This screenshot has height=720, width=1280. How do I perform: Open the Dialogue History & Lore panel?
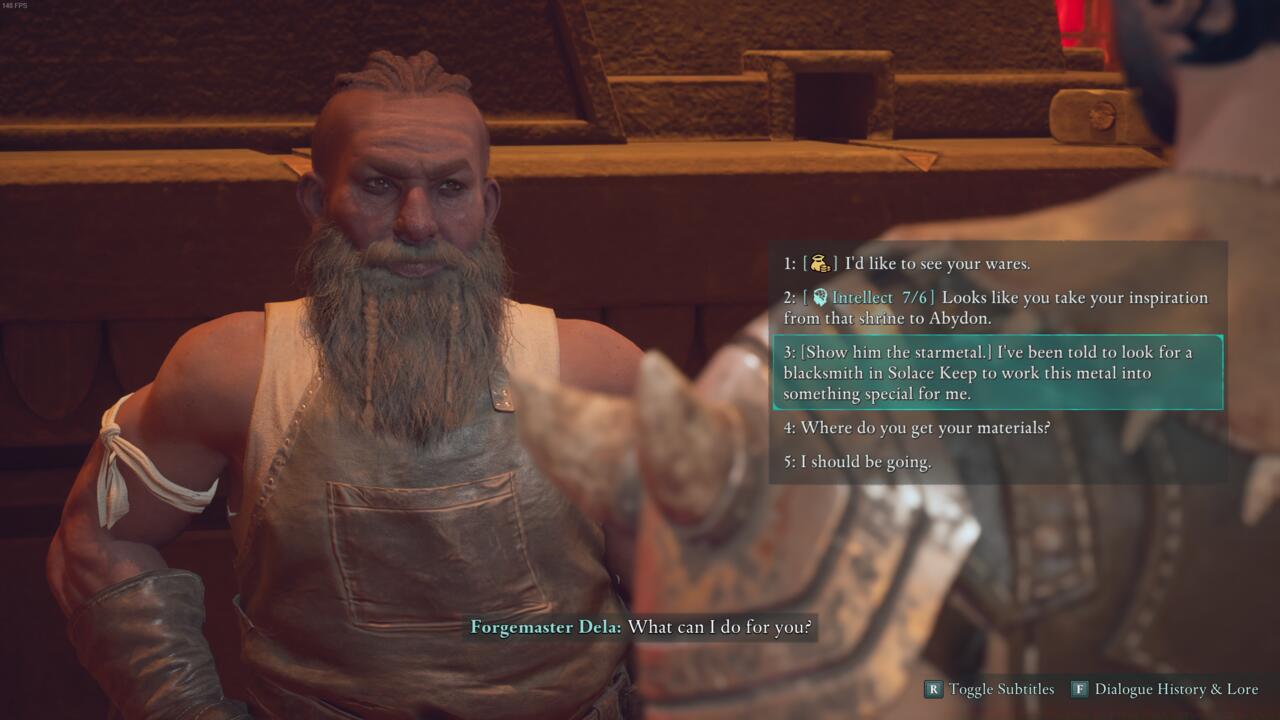click(x=1176, y=689)
